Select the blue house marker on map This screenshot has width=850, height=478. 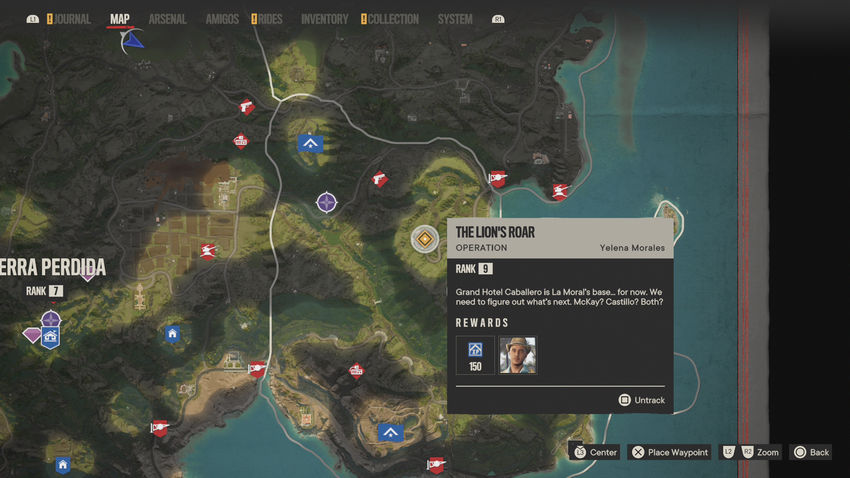[172, 334]
